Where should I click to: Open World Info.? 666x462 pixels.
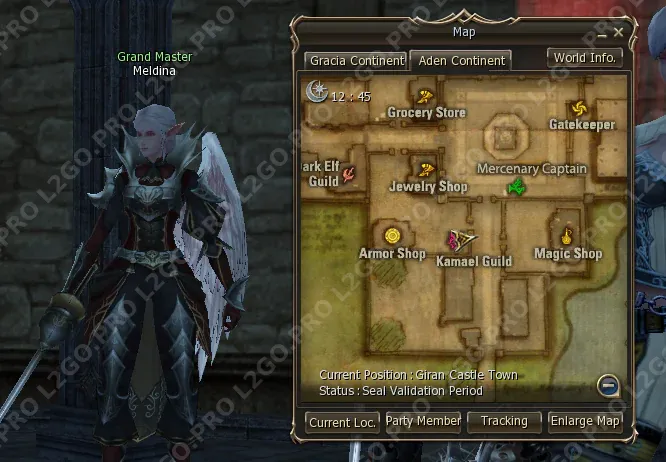pos(585,58)
